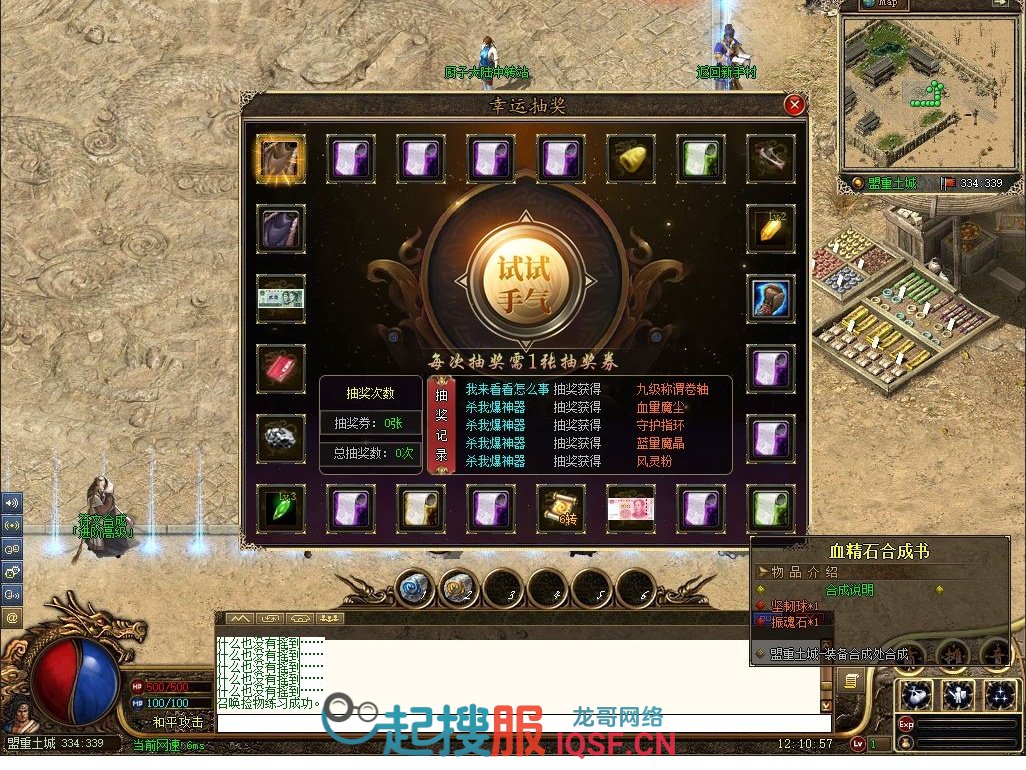Click the speaker sound icon on the left sidebar
Viewport: 1026px width, 770px height.
pyautogui.click(x=13, y=503)
